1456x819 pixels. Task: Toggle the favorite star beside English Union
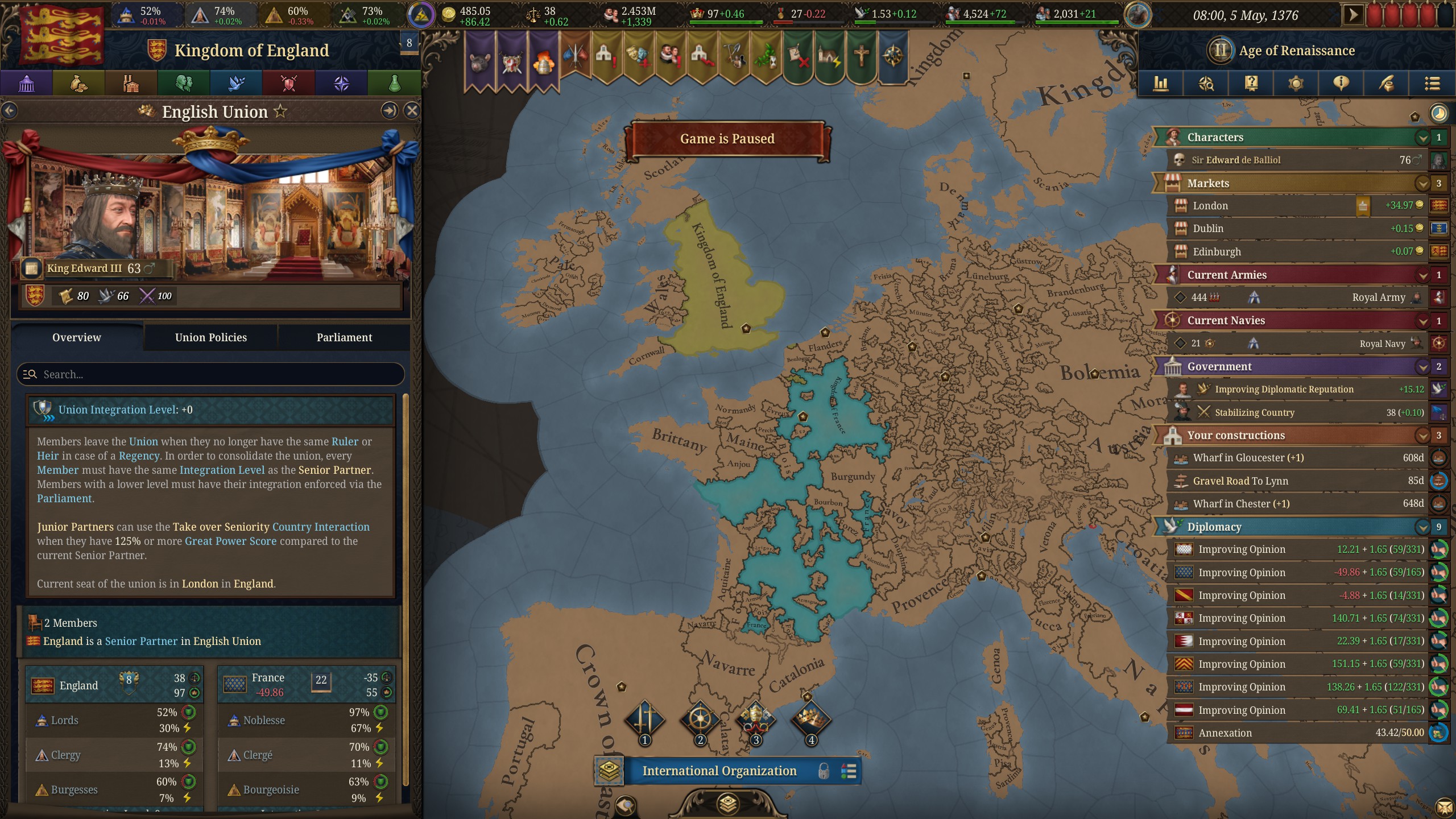point(280,111)
